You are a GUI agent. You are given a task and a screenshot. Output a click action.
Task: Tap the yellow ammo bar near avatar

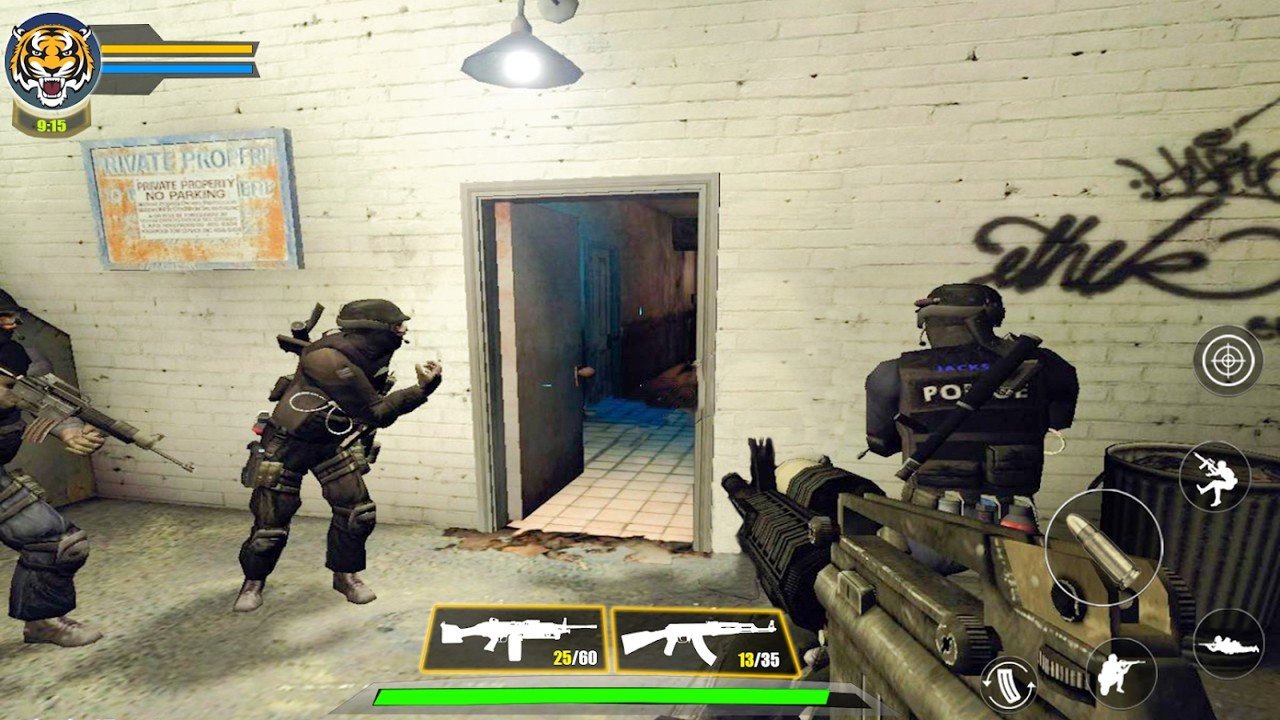pyautogui.click(x=175, y=46)
